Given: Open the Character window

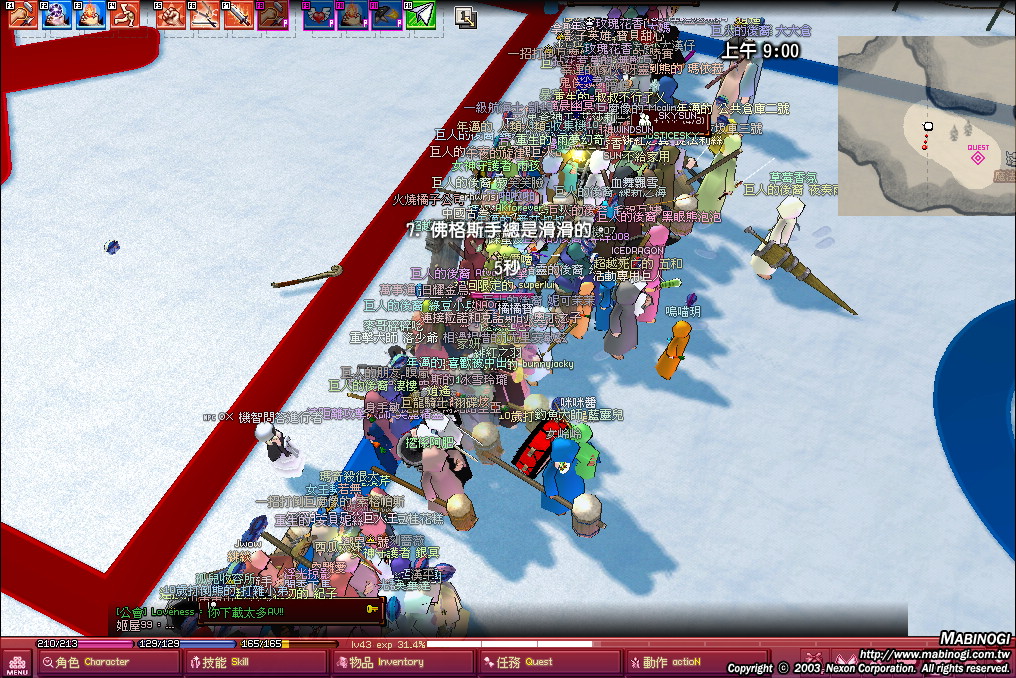Looking at the screenshot, I should coord(106,662).
